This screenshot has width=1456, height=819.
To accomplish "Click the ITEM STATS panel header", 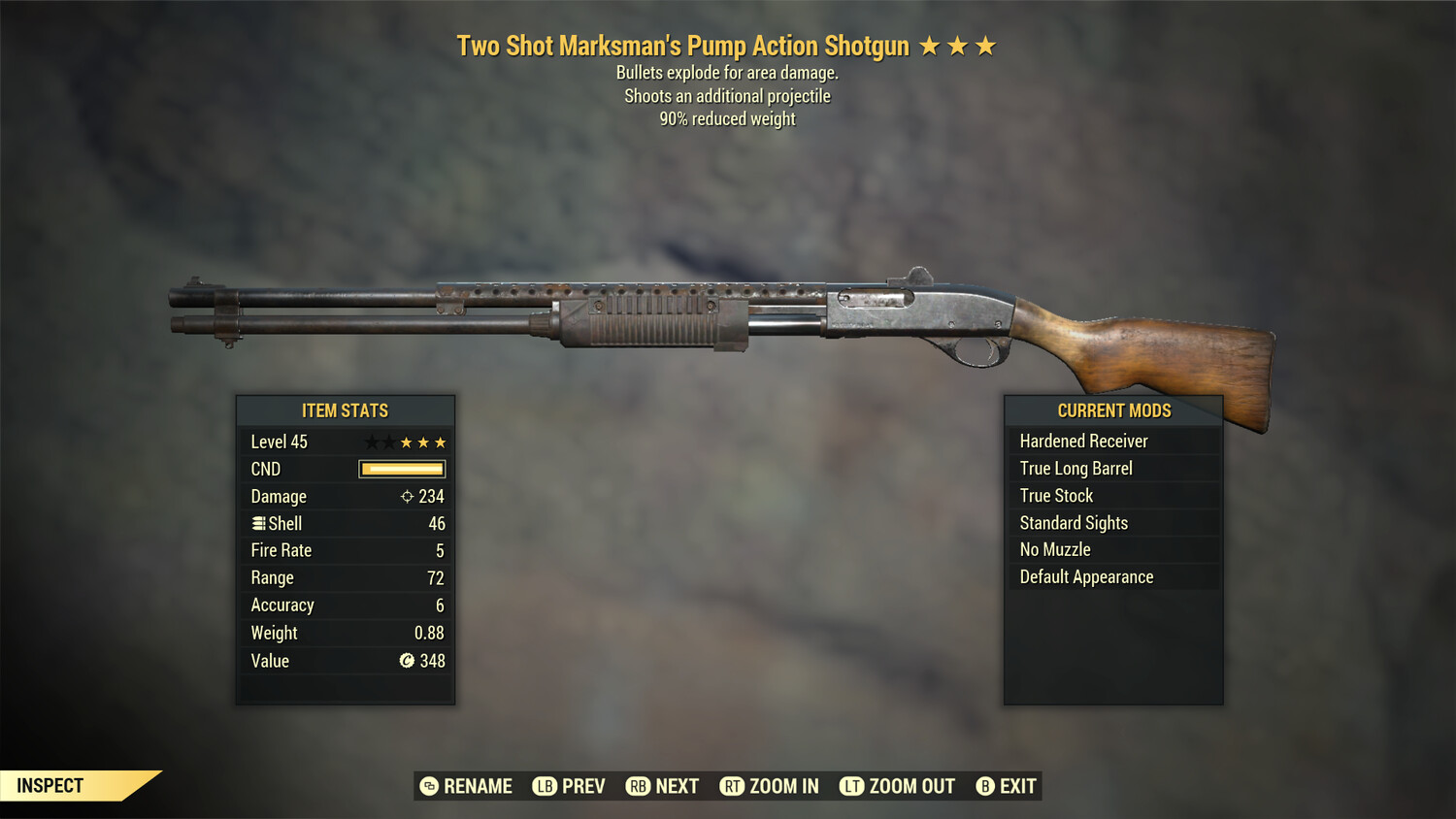I will pyautogui.click(x=346, y=410).
